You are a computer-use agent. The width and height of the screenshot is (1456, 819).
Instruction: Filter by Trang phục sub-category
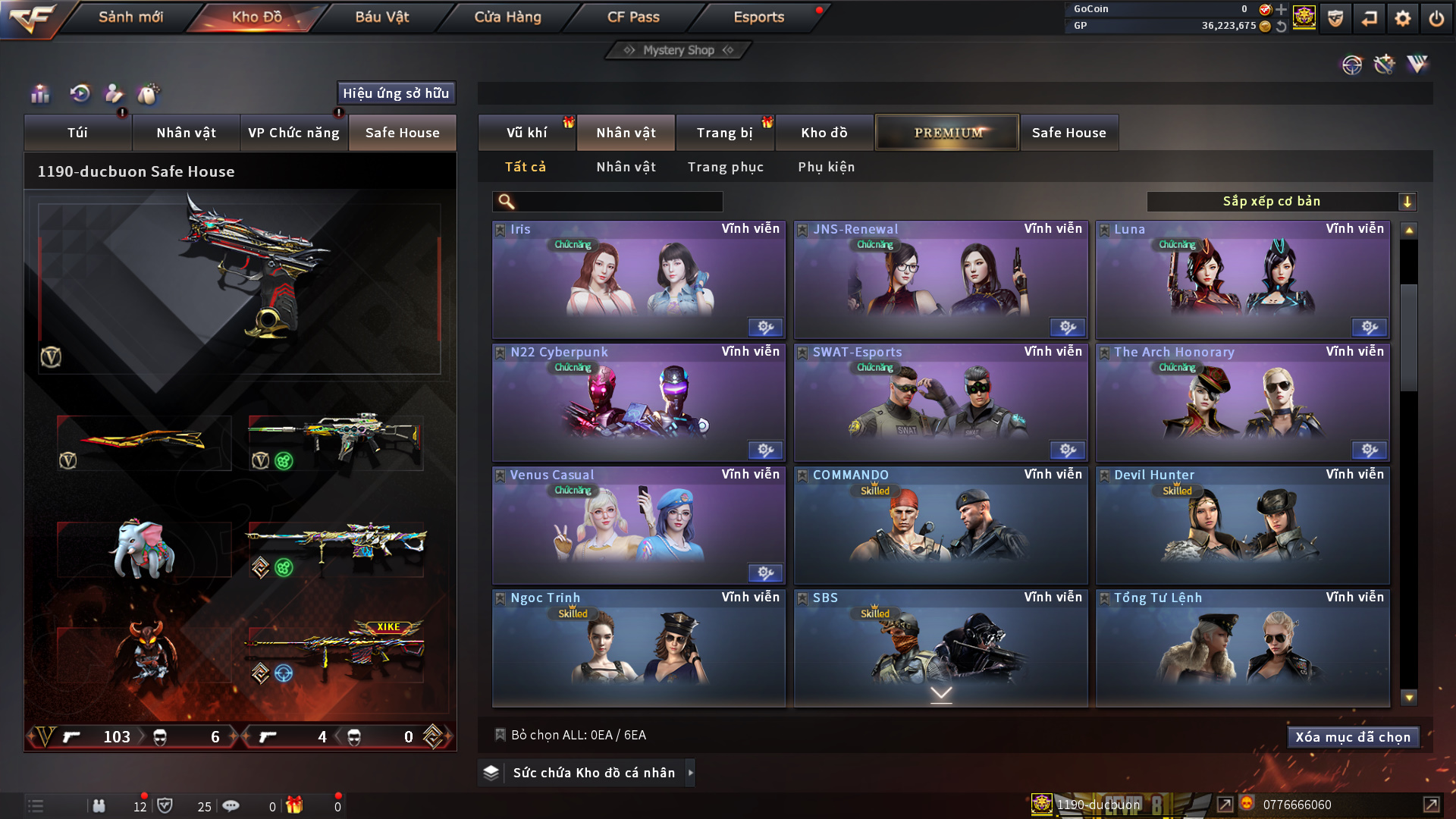[x=725, y=167]
